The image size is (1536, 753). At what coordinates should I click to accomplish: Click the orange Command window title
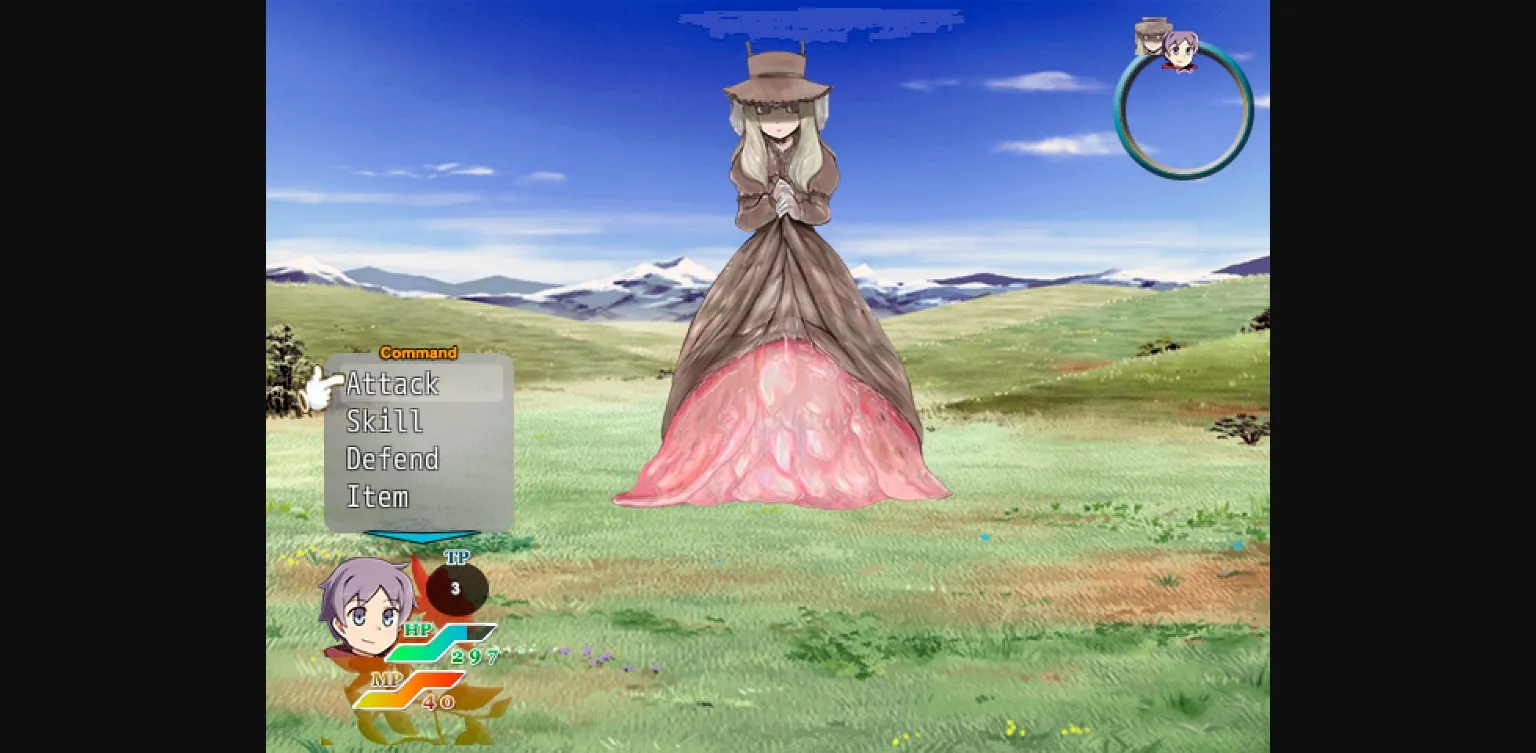click(x=419, y=353)
